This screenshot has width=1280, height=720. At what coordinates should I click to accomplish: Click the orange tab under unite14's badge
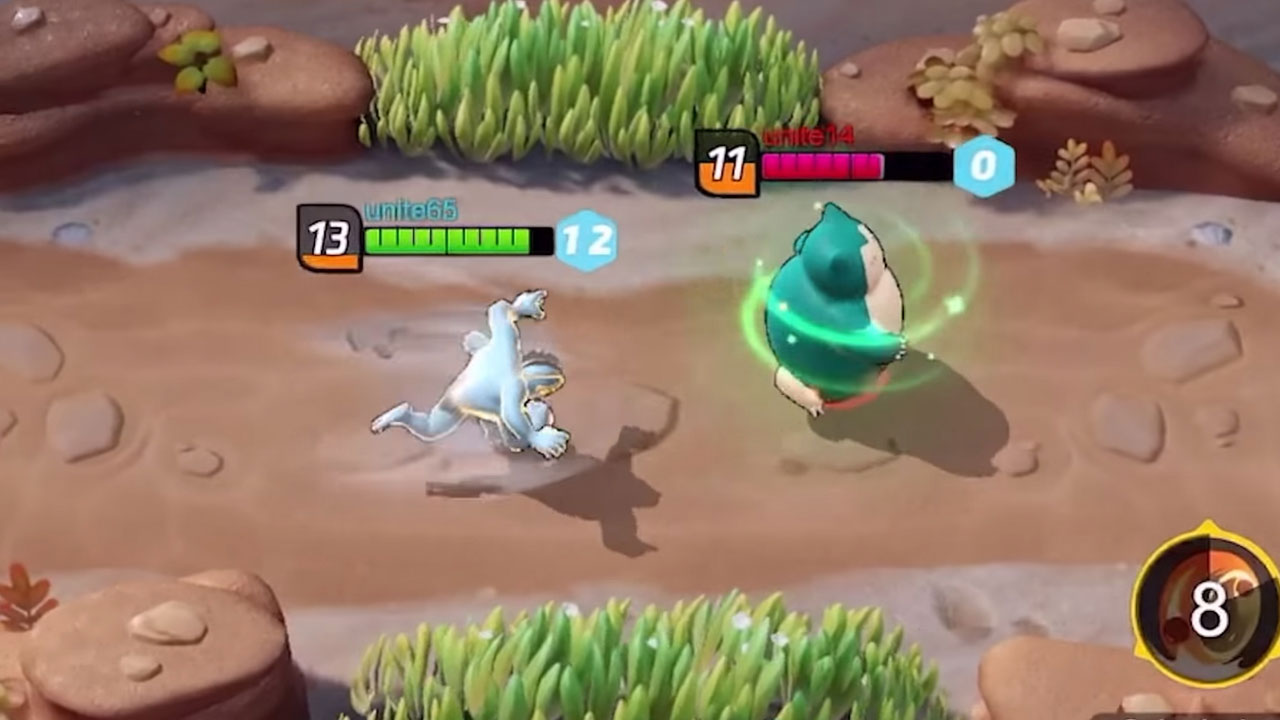pyautogui.click(x=726, y=181)
